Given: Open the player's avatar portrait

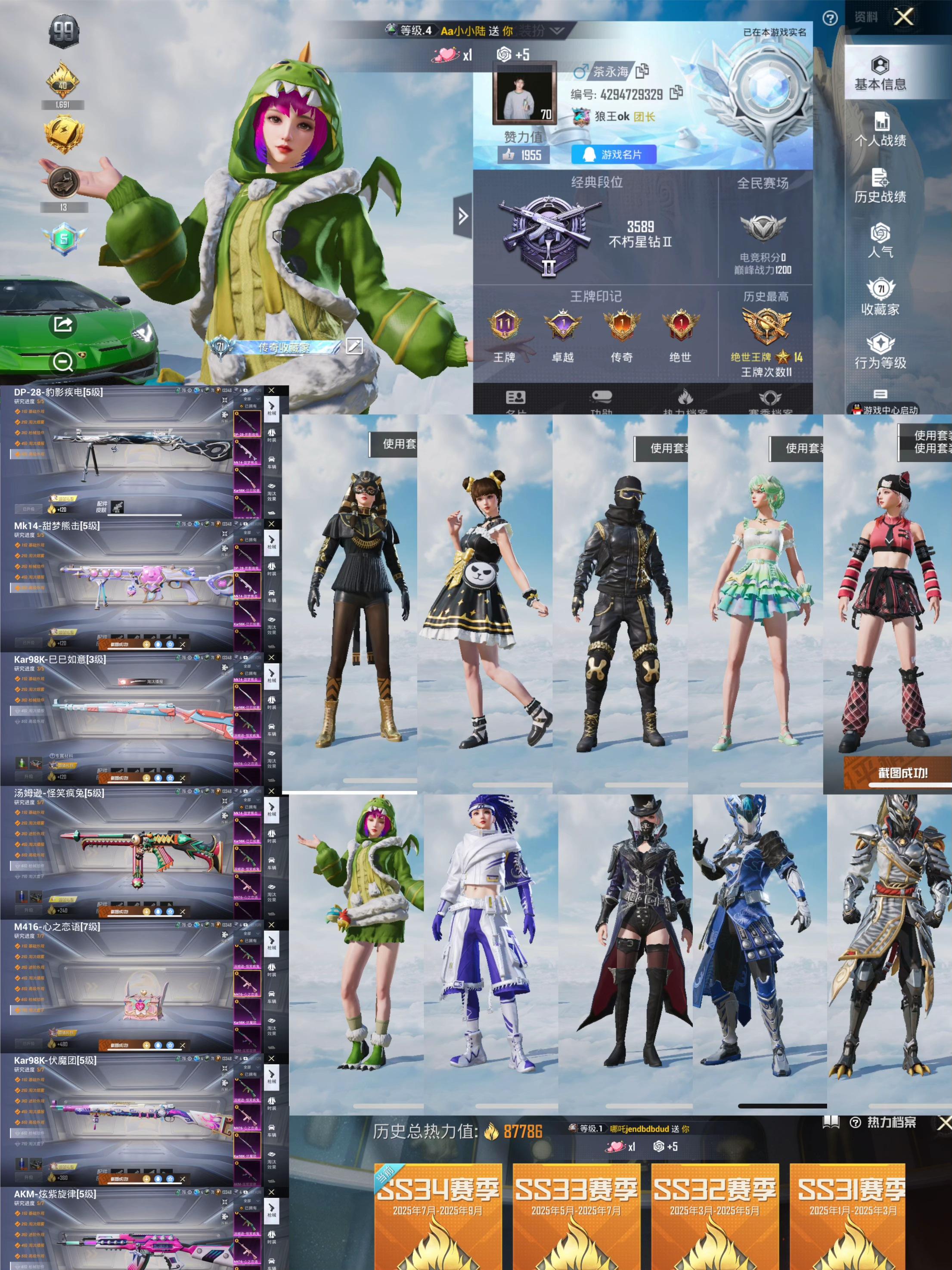Looking at the screenshot, I should pos(524,93).
